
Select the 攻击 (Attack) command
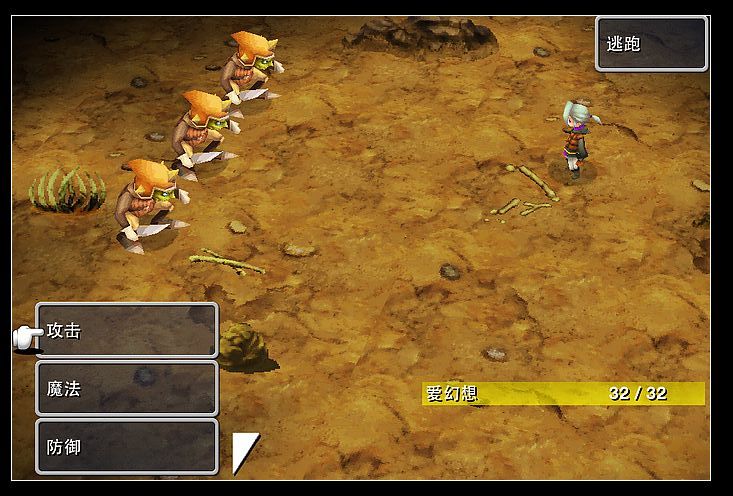click(x=127, y=330)
